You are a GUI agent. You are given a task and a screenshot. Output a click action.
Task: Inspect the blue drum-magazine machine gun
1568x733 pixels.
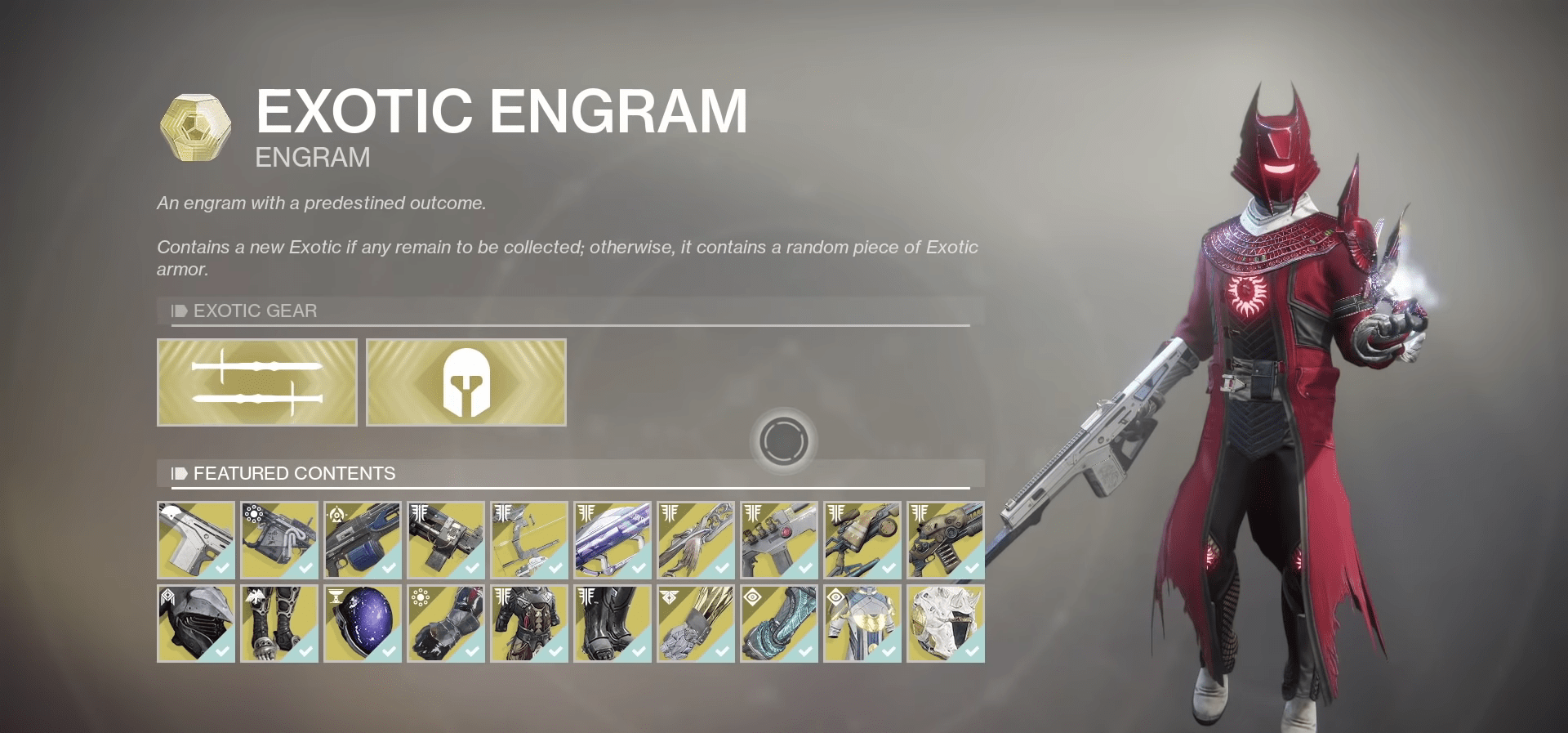click(x=363, y=540)
